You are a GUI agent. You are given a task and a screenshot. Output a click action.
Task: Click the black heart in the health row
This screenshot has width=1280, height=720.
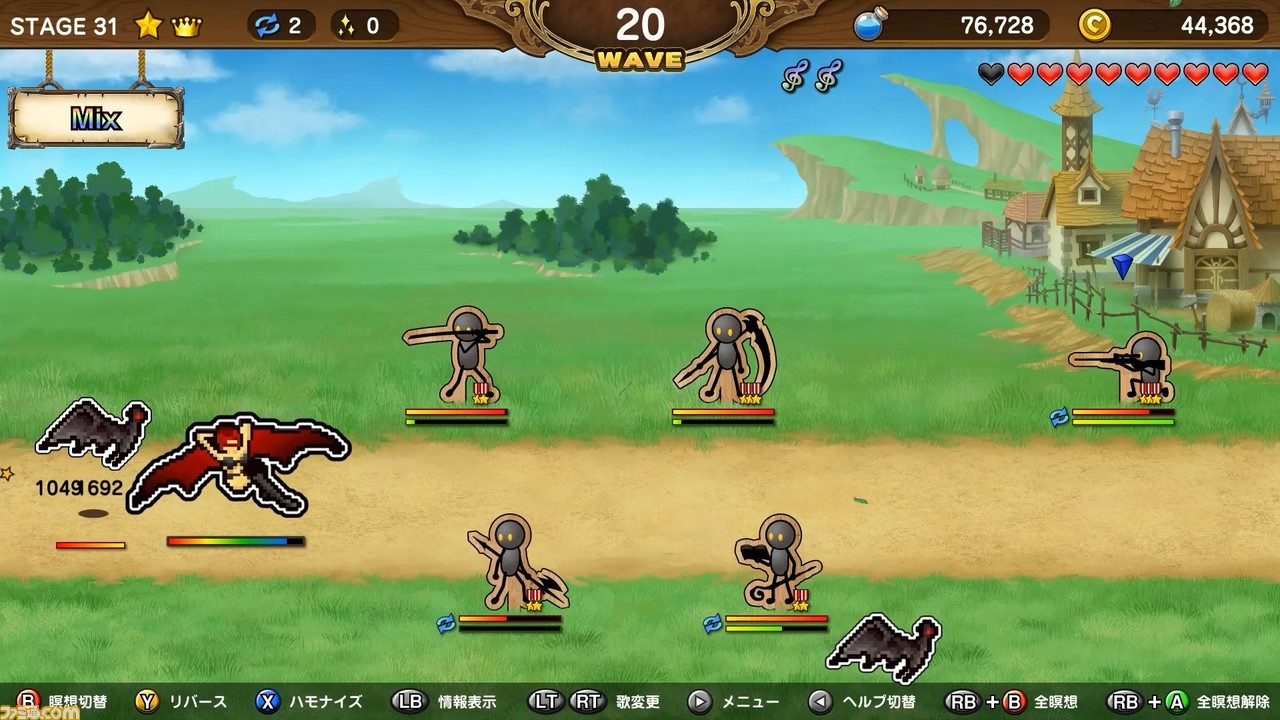pyautogui.click(x=993, y=75)
